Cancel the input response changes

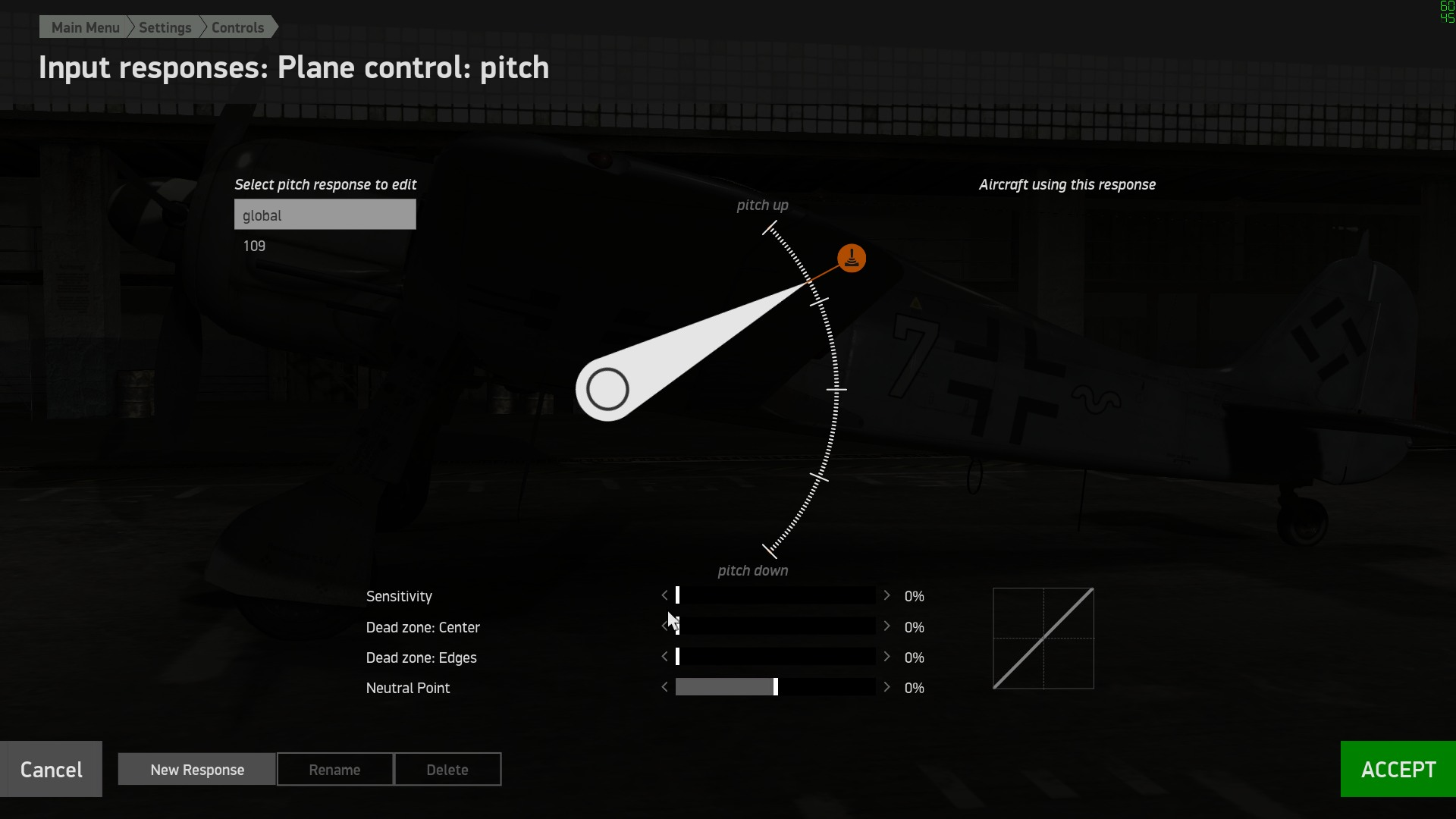coord(51,769)
